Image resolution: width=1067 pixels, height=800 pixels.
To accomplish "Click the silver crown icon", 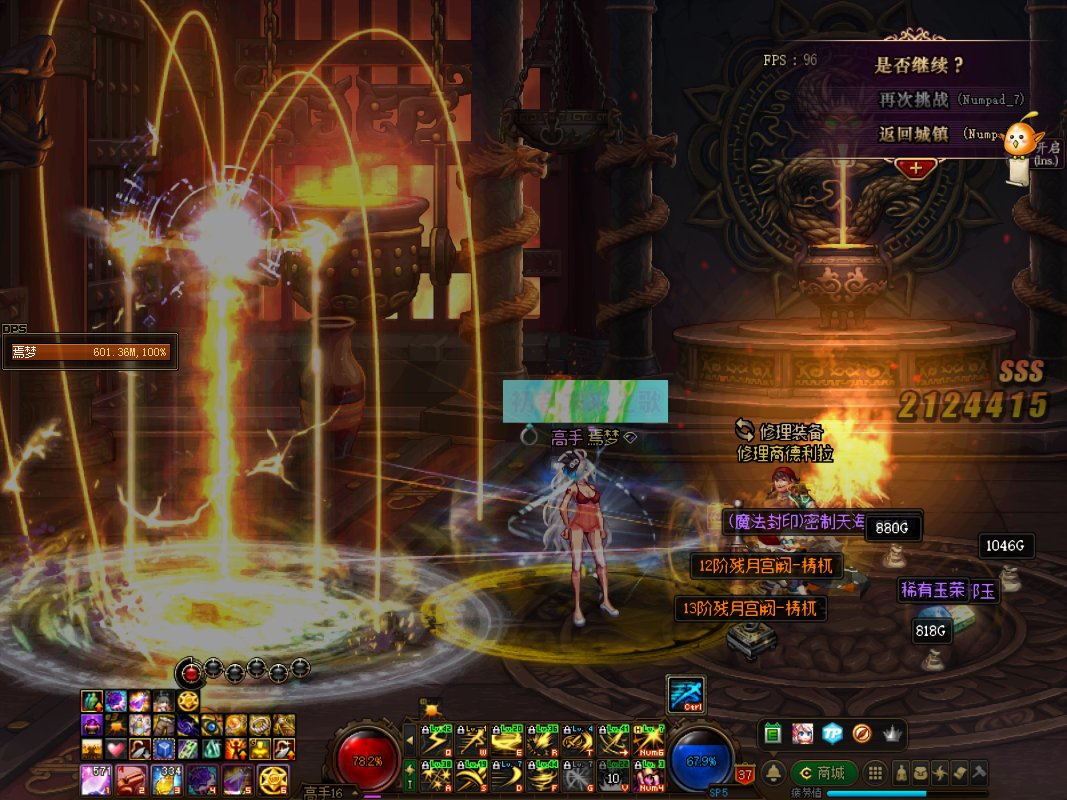I will 892,734.
